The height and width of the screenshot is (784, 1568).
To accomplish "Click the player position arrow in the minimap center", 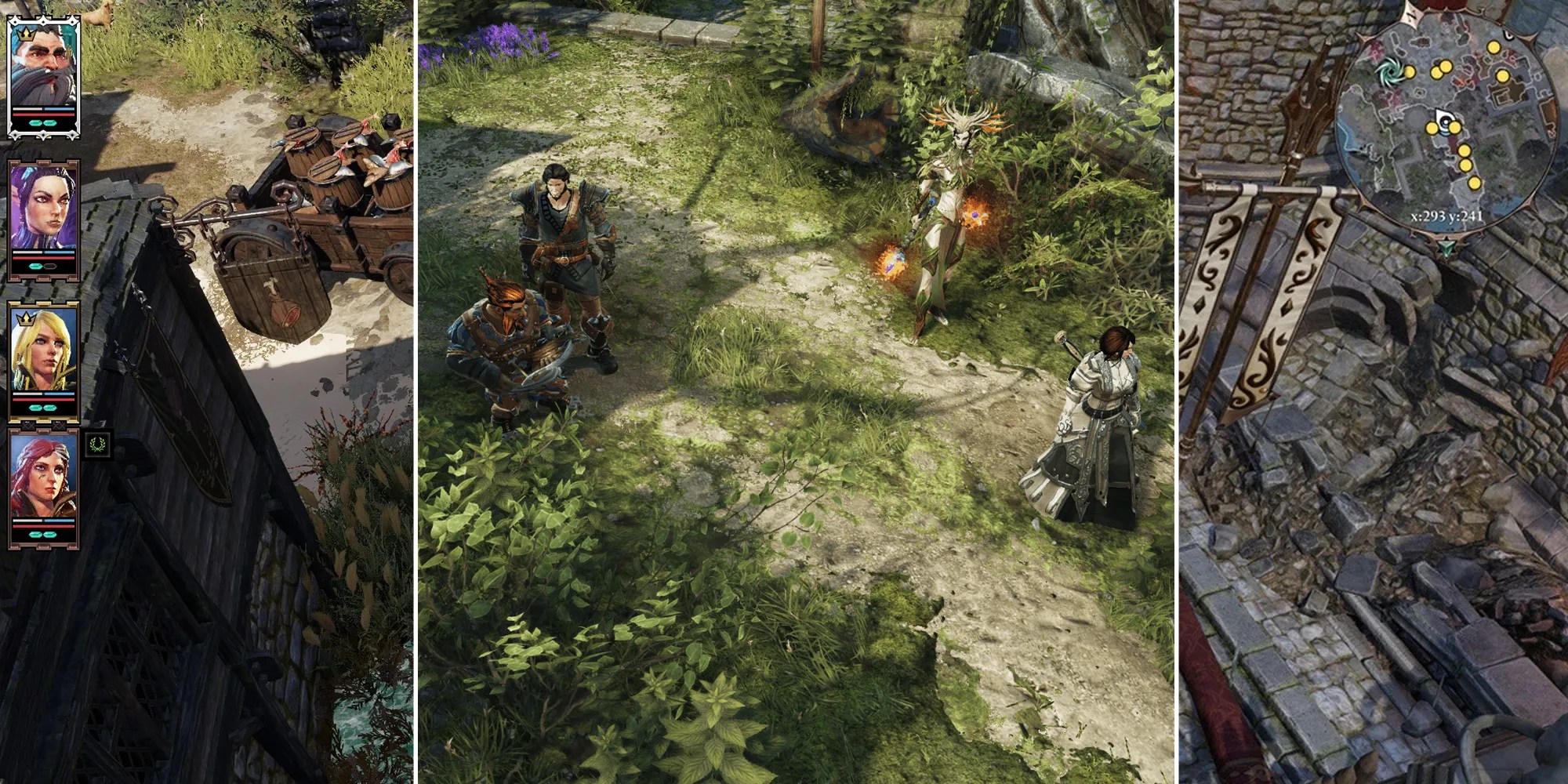I will click(x=1444, y=118).
